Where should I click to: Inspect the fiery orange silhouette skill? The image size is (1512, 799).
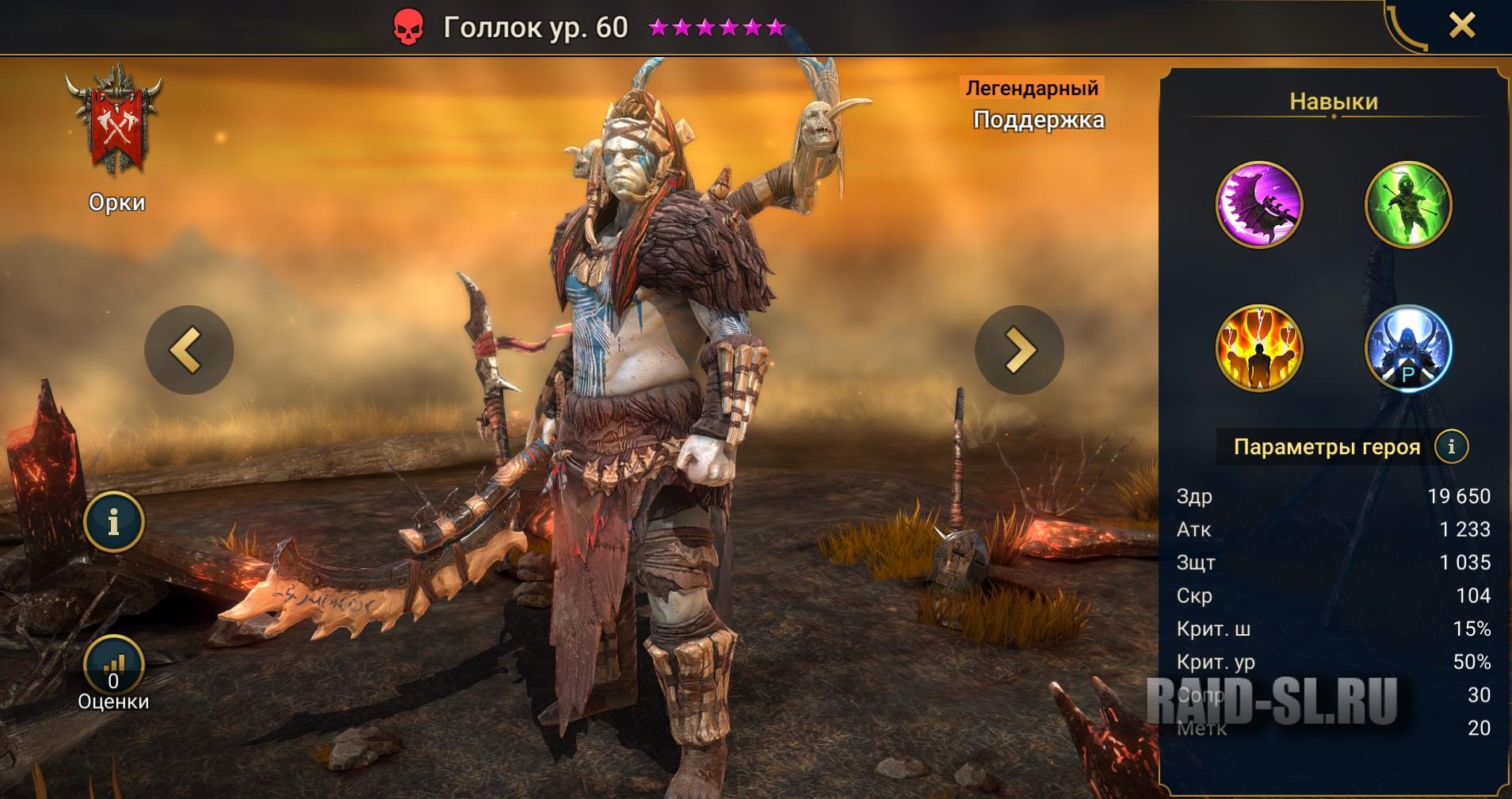(1258, 349)
